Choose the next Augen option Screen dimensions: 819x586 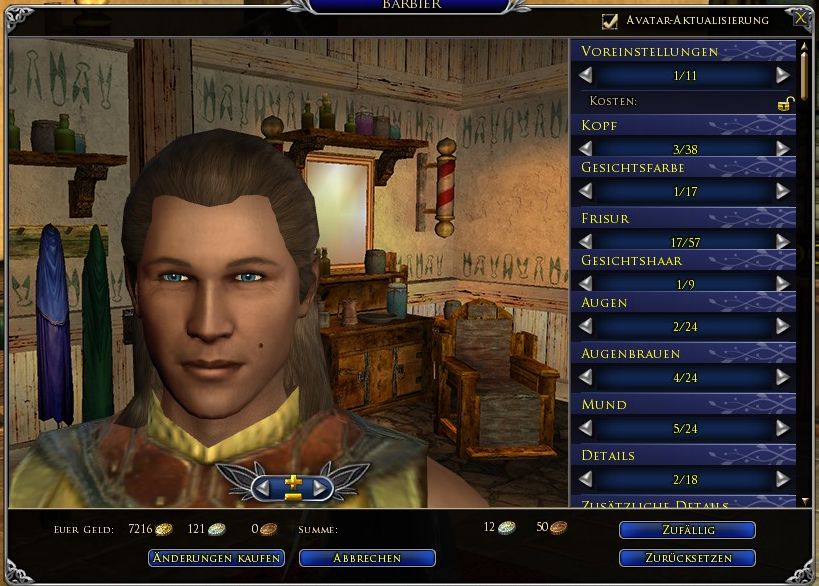point(782,326)
